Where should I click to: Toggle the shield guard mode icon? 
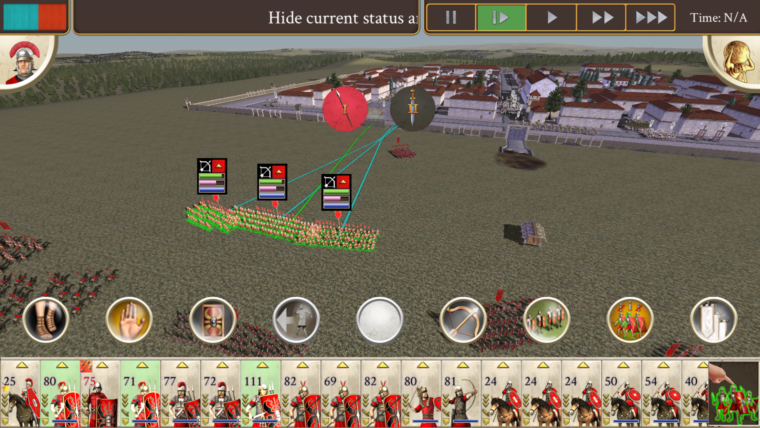[212, 320]
